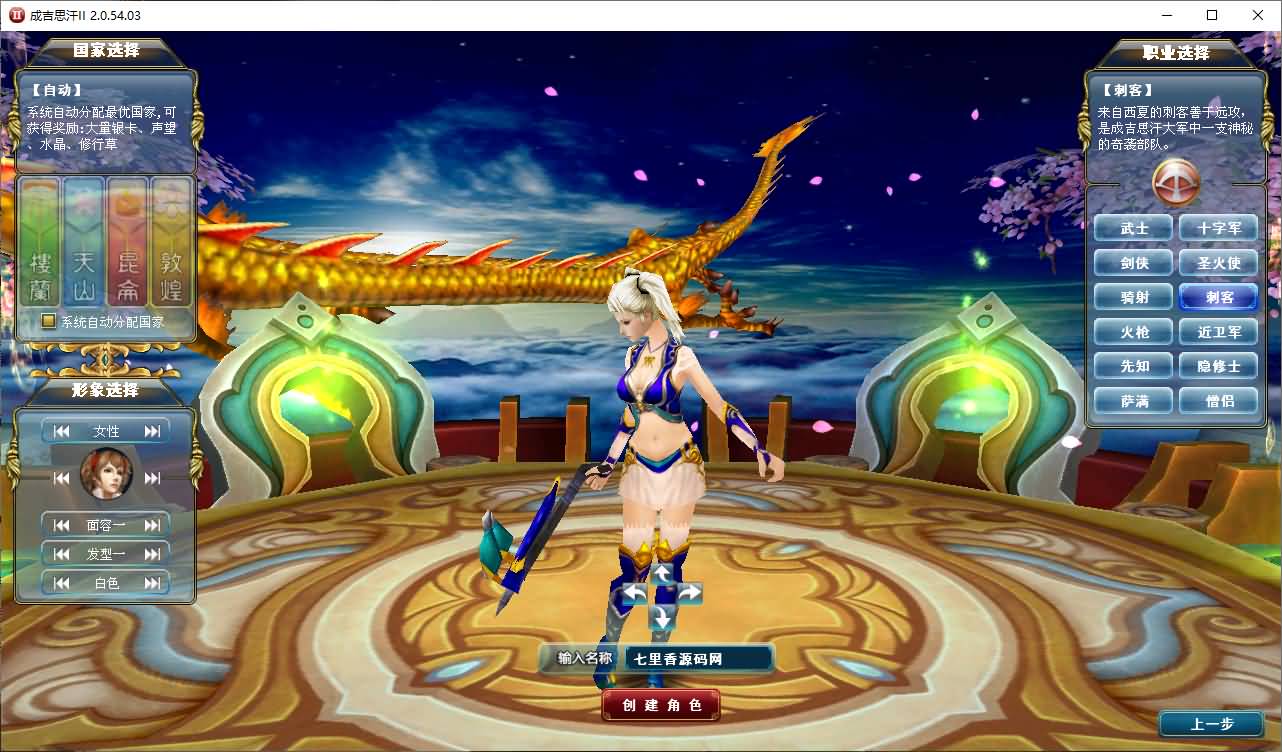Select the 天山 nation banner
The height and width of the screenshot is (752, 1282).
[x=83, y=245]
